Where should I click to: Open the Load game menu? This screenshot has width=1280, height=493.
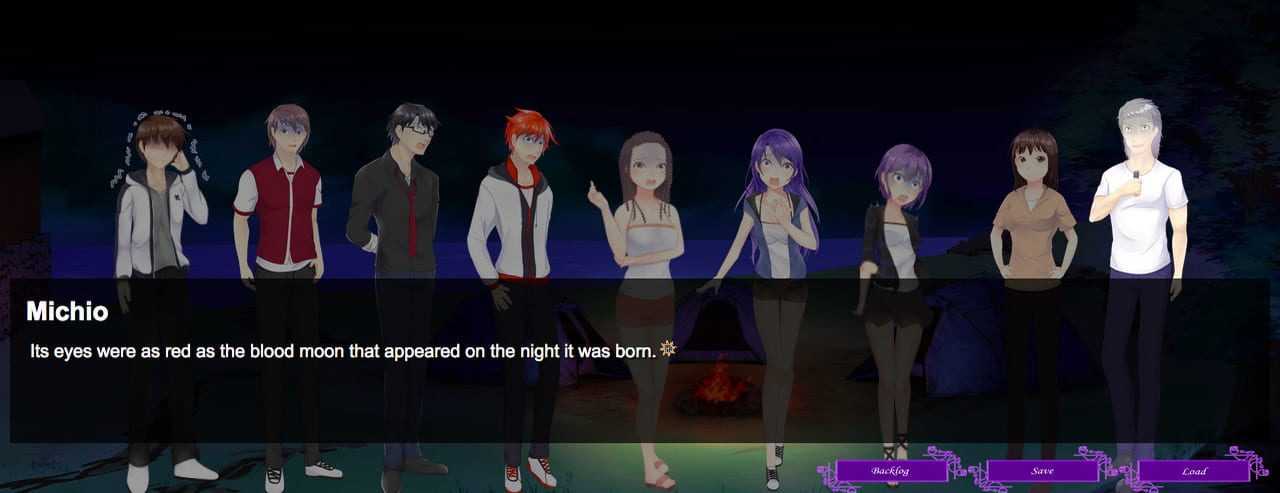1193,470
